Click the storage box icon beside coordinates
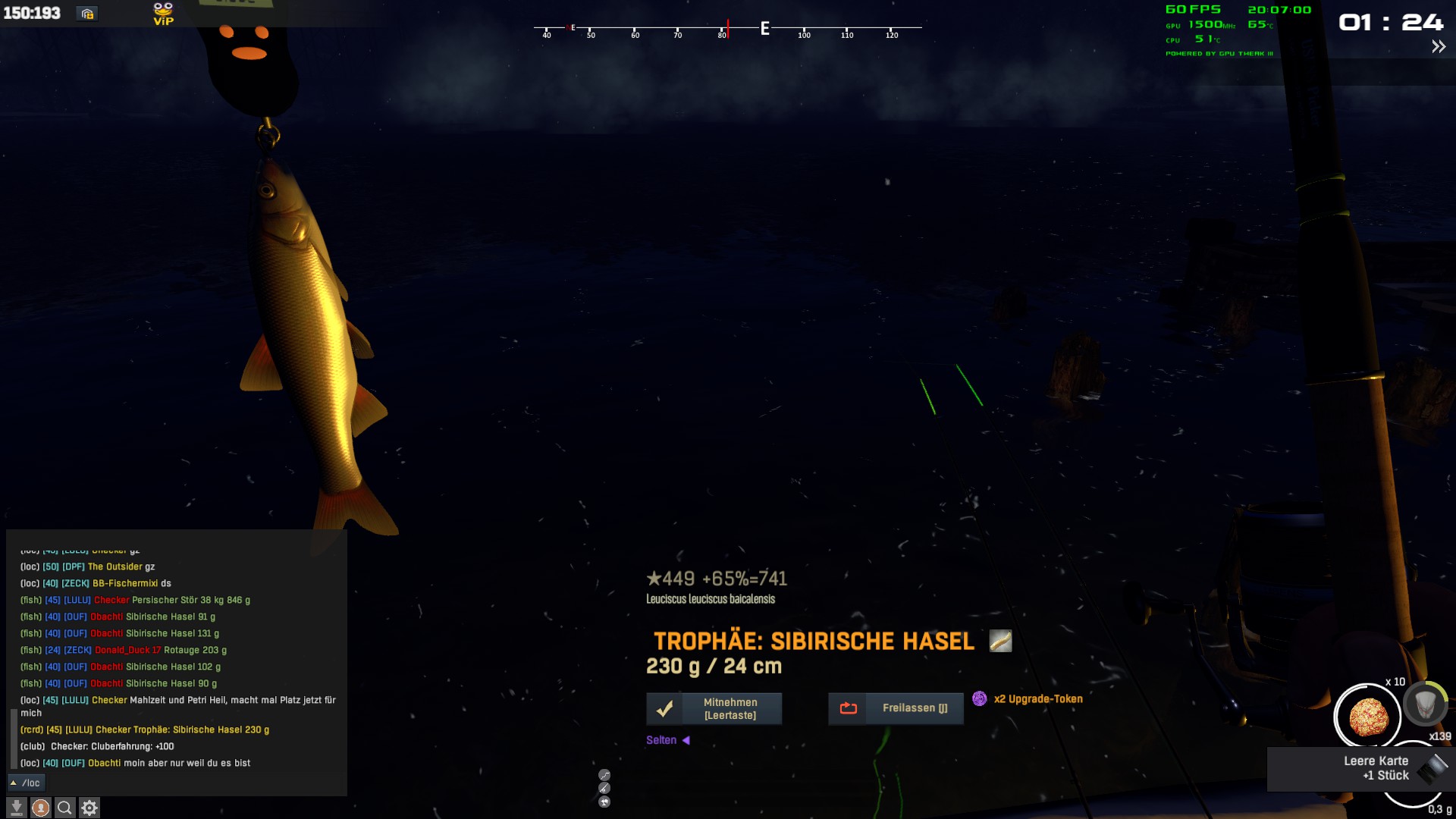The width and height of the screenshot is (1456, 819). click(87, 14)
